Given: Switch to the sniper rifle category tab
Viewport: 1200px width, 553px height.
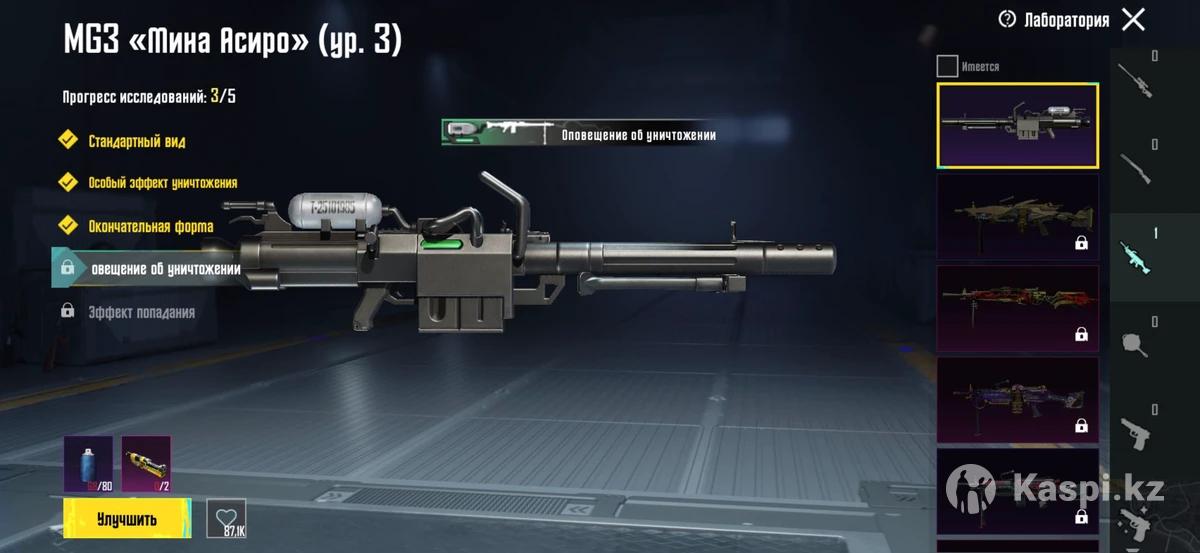Looking at the screenshot, I should tap(1135, 80).
